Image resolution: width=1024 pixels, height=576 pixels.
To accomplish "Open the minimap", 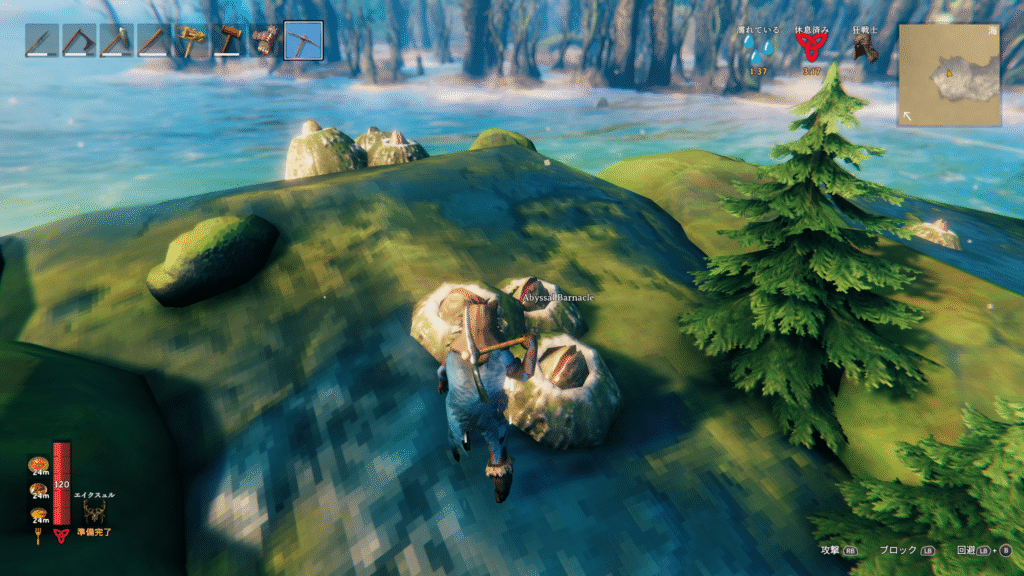I will pyautogui.click(x=949, y=75).
